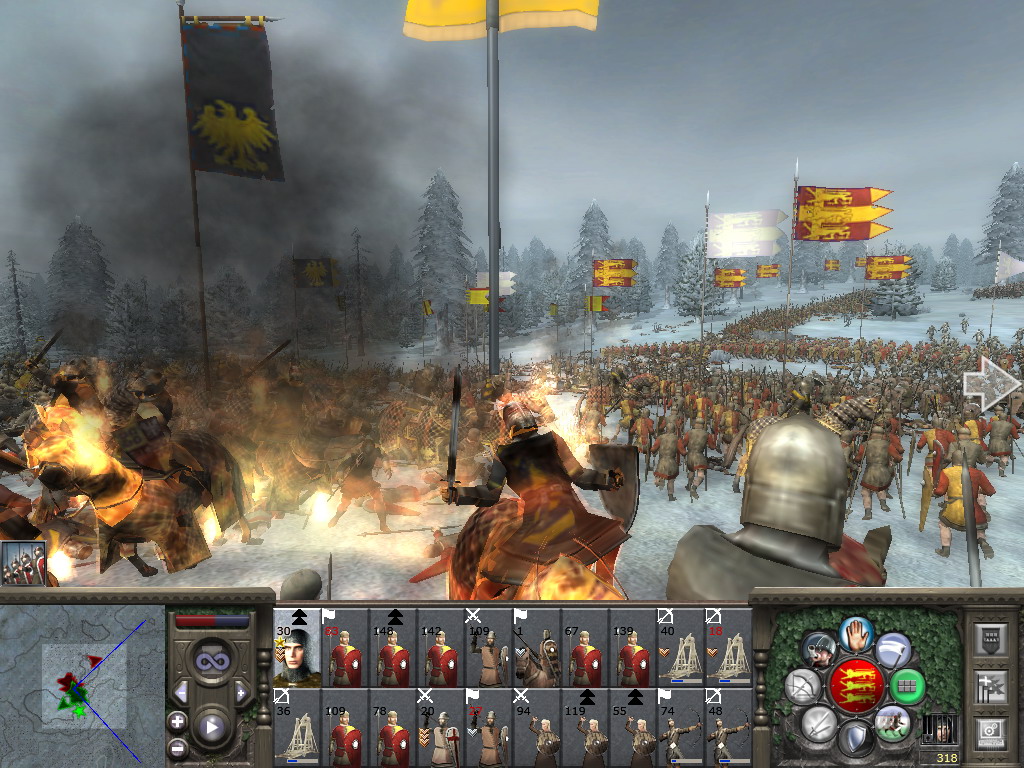Viewport: 1024px width, 768px height.
Task: Select the England faction crest button
Action: point(859,686)
